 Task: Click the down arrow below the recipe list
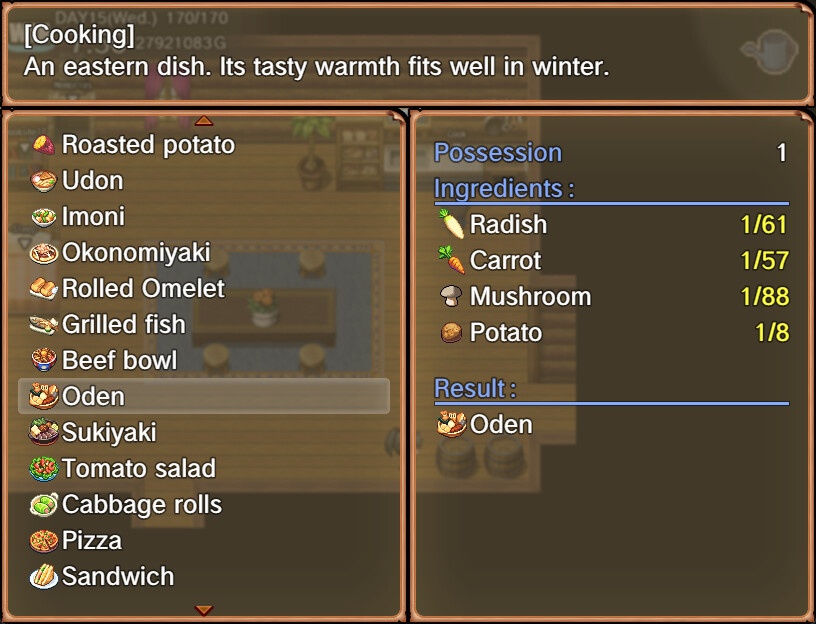pos(204,609)
